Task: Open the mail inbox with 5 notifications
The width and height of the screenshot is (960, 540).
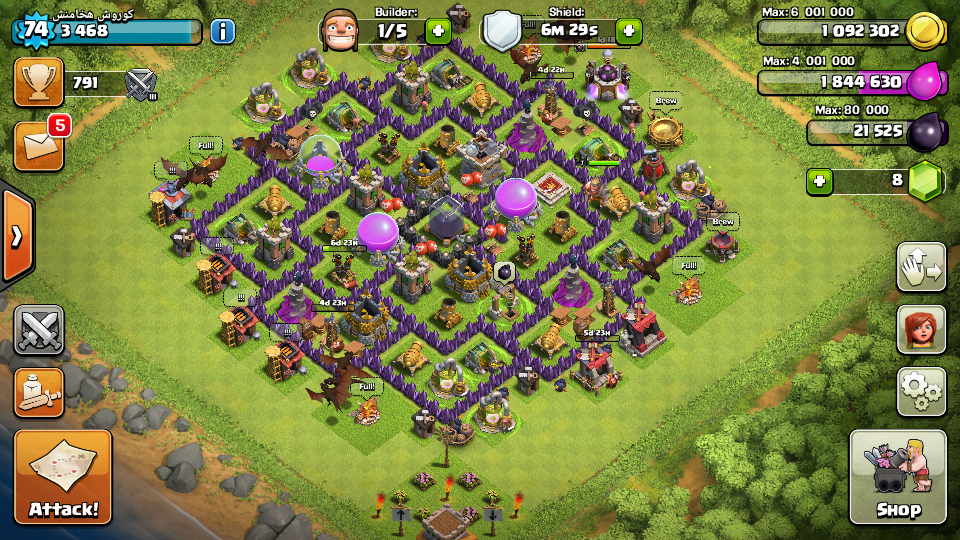Action: [38, 145]
